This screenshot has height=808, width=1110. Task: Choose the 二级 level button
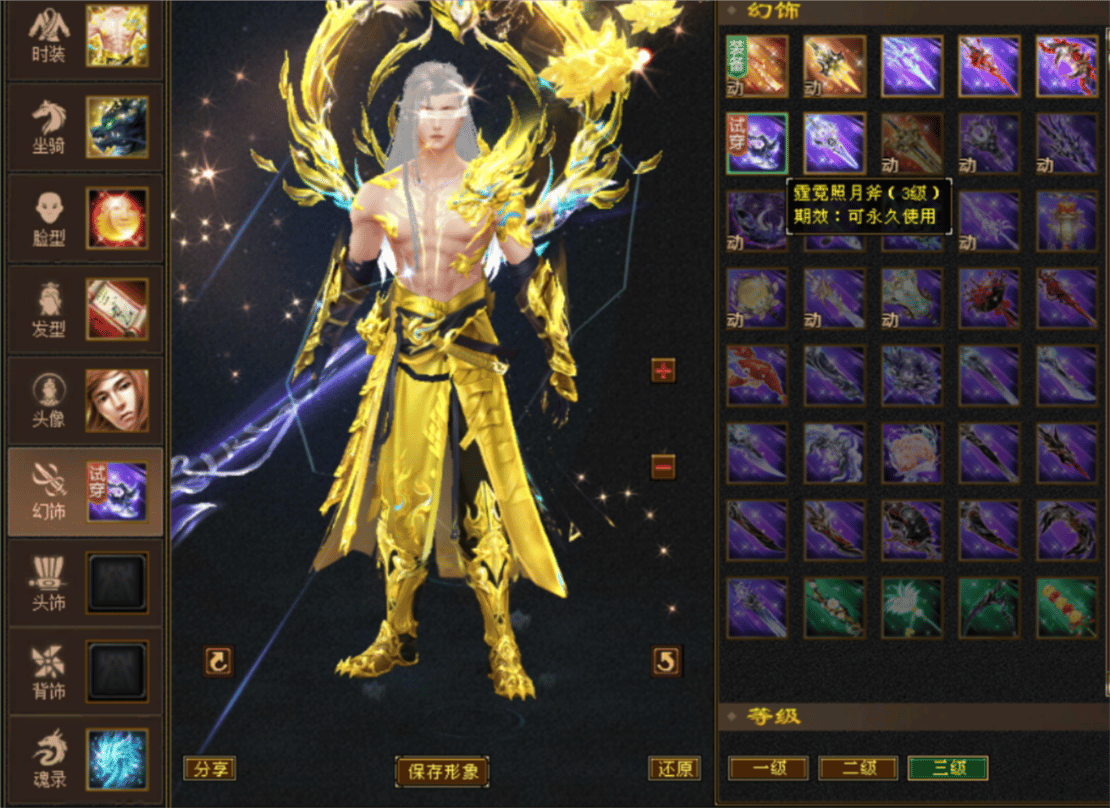click(x=857, y=768)
